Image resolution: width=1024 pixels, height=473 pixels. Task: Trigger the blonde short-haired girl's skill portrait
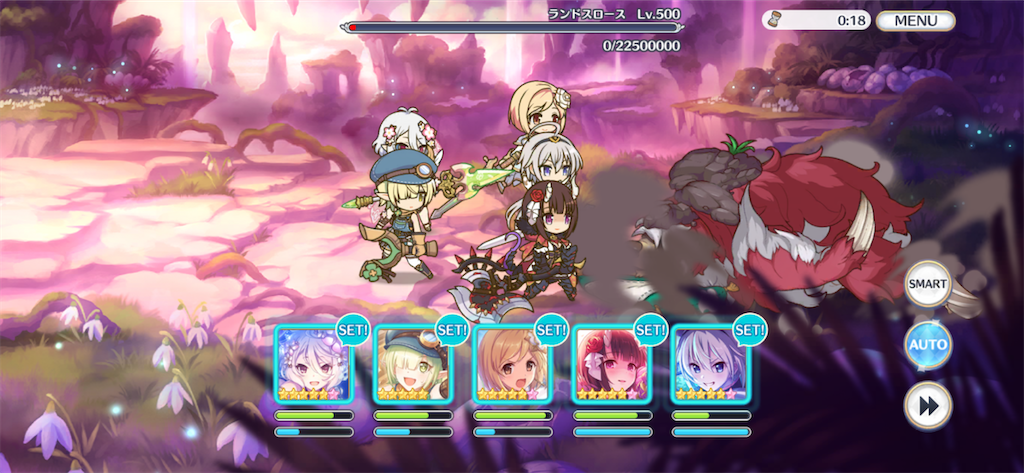[x=512, y=364]
